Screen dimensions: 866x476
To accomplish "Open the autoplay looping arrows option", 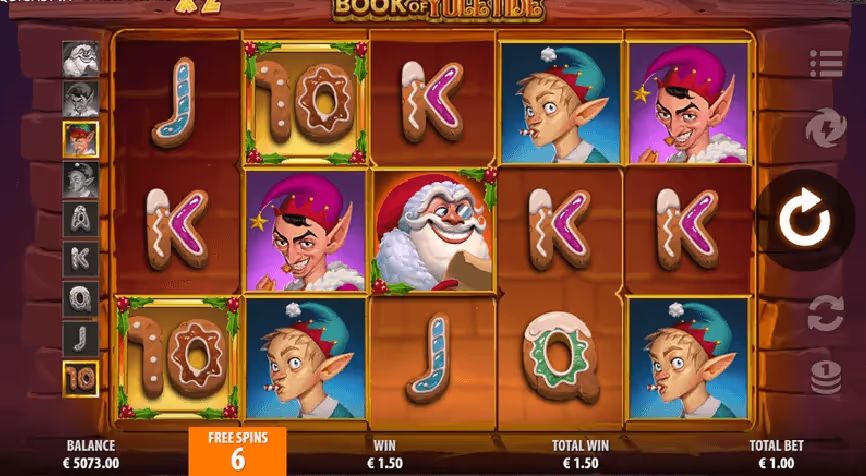I will [826, 312].
